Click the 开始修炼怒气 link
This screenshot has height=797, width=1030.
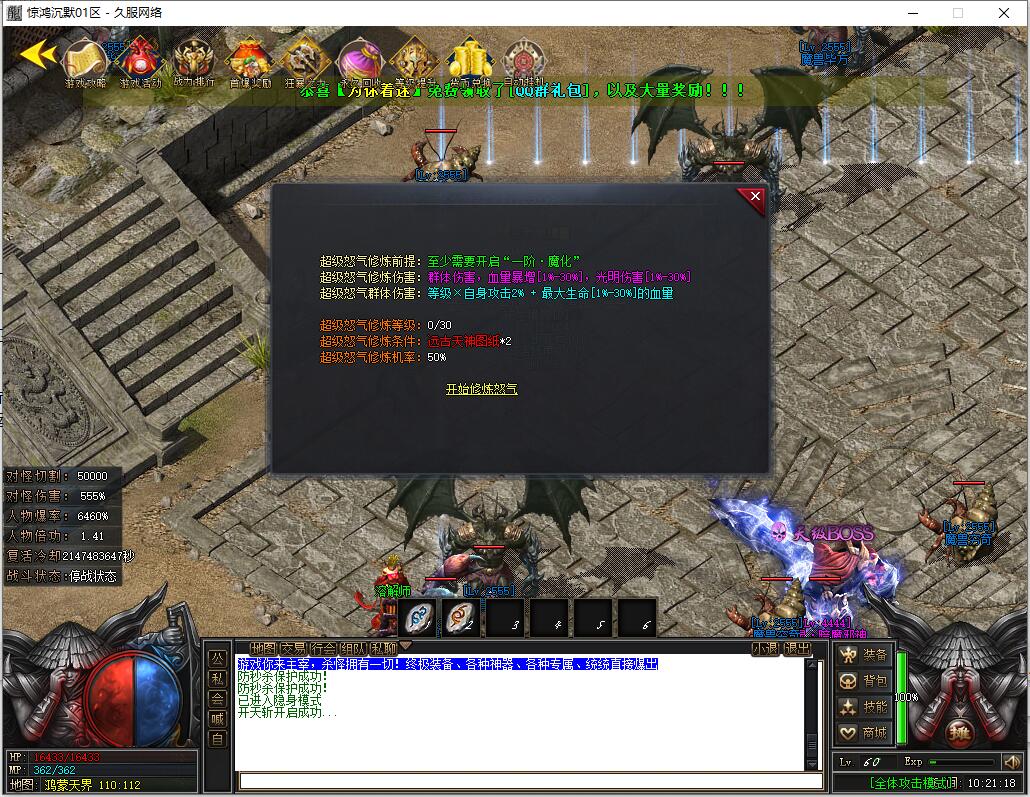(481, 389)
